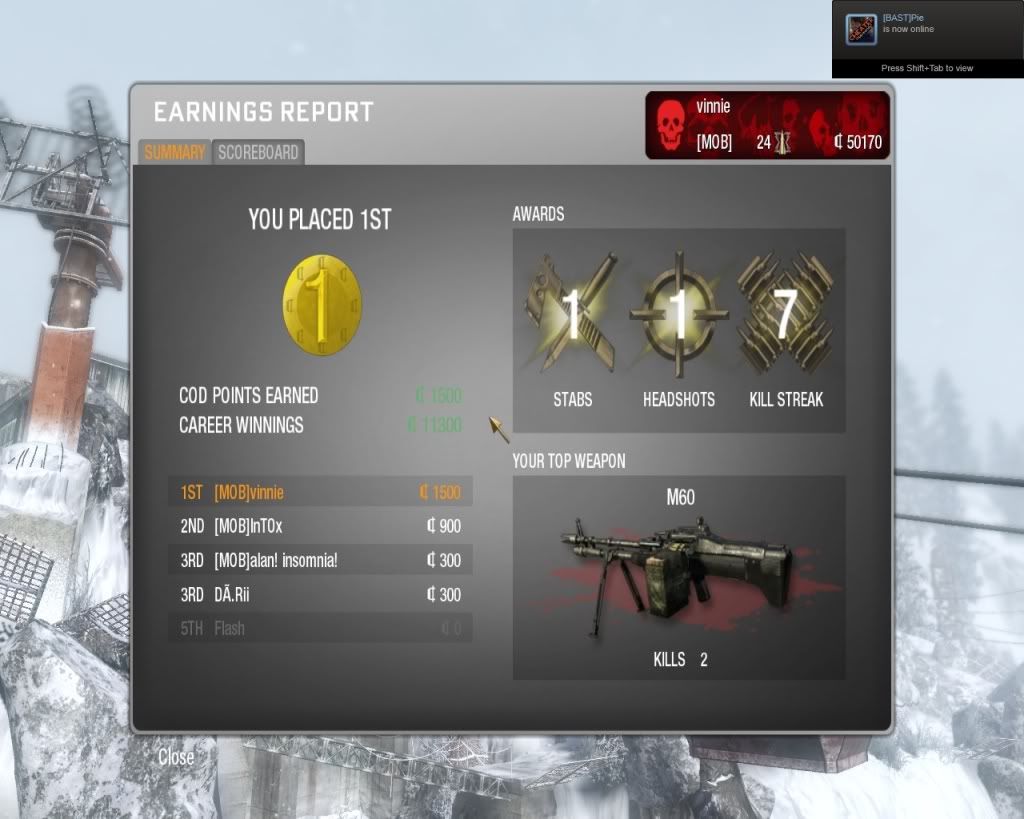This screenshot has width=1024, height=819.
Task: Choose the [MOB]InT0x 2nd place row
Action: pos(320,526)
